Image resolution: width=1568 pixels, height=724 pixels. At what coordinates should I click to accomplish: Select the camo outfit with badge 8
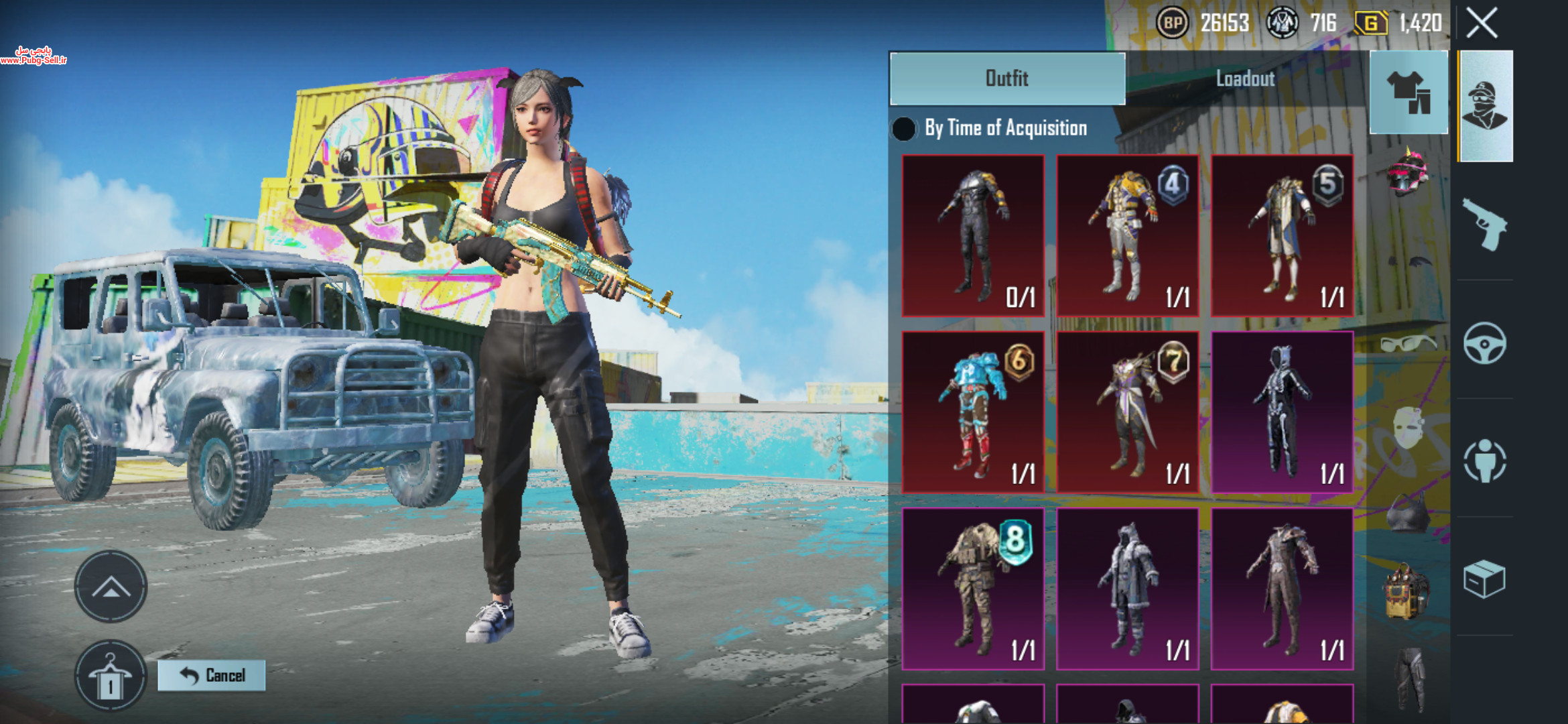pos(973,589)
